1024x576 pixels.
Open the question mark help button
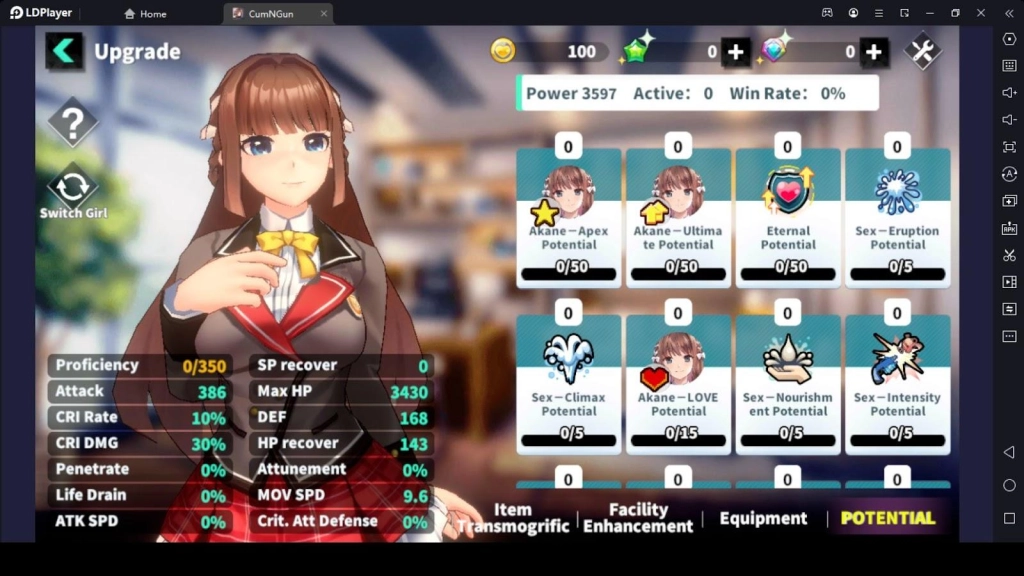point(73,123)
